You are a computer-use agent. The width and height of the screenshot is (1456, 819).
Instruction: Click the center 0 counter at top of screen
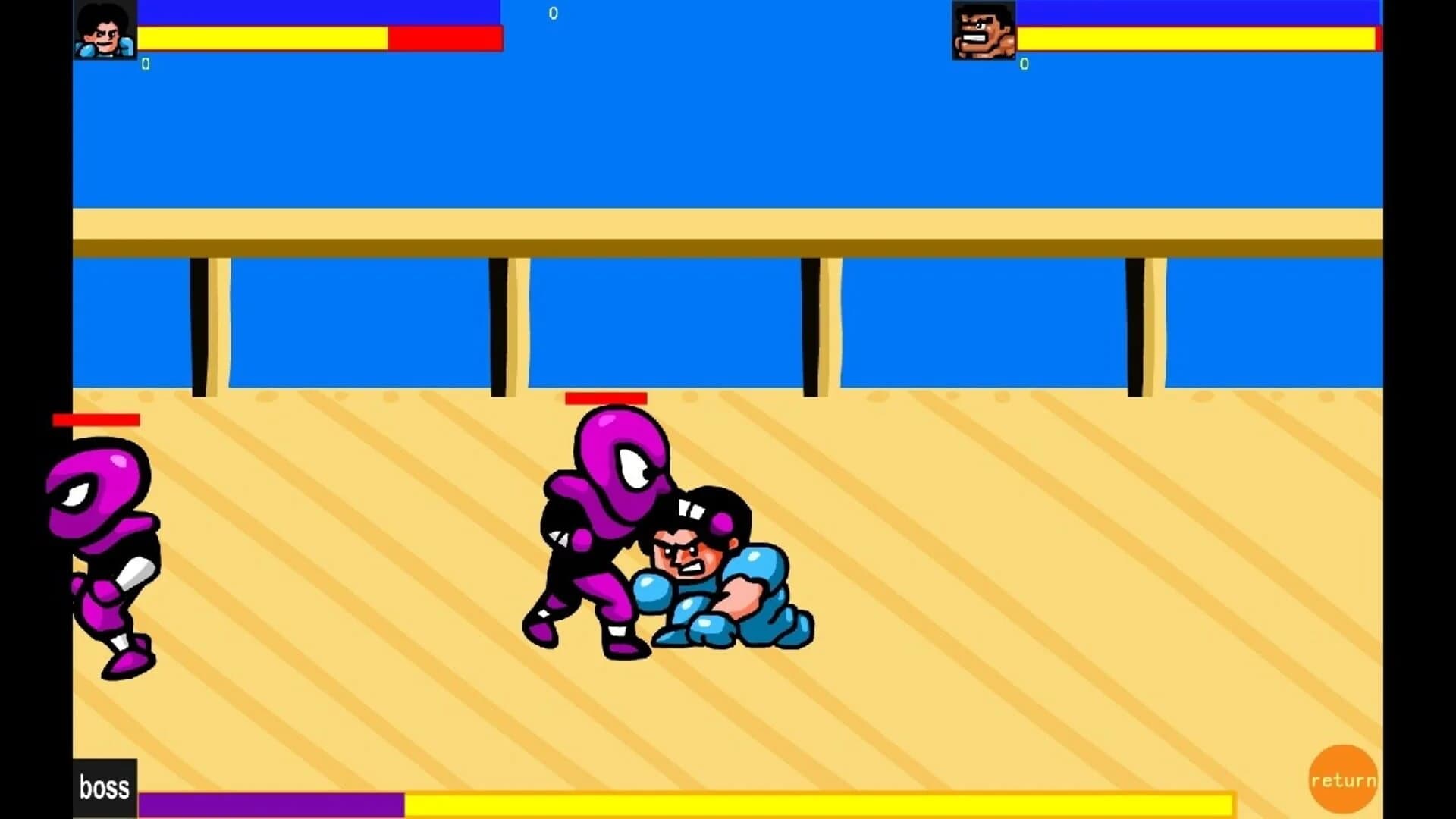pyautogui.click(x=553, y=14)
